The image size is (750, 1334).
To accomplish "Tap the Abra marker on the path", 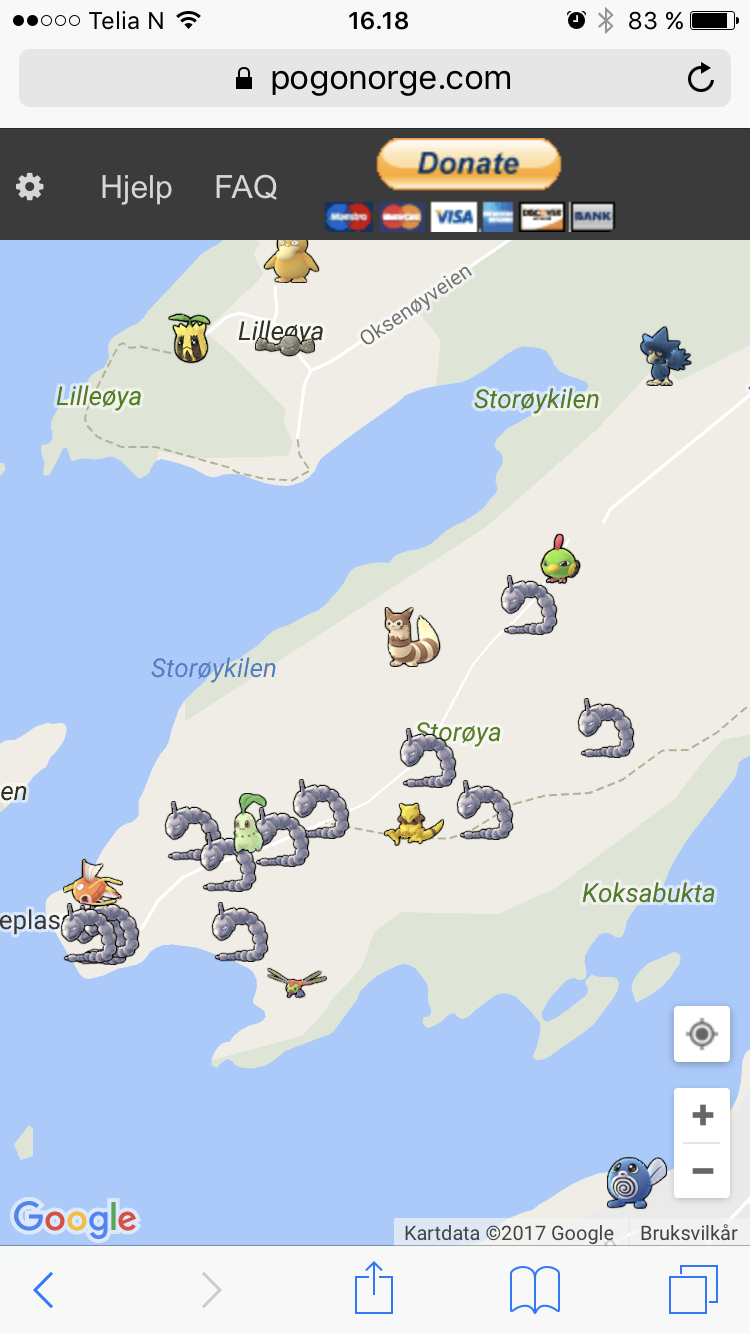I will 412,823.
